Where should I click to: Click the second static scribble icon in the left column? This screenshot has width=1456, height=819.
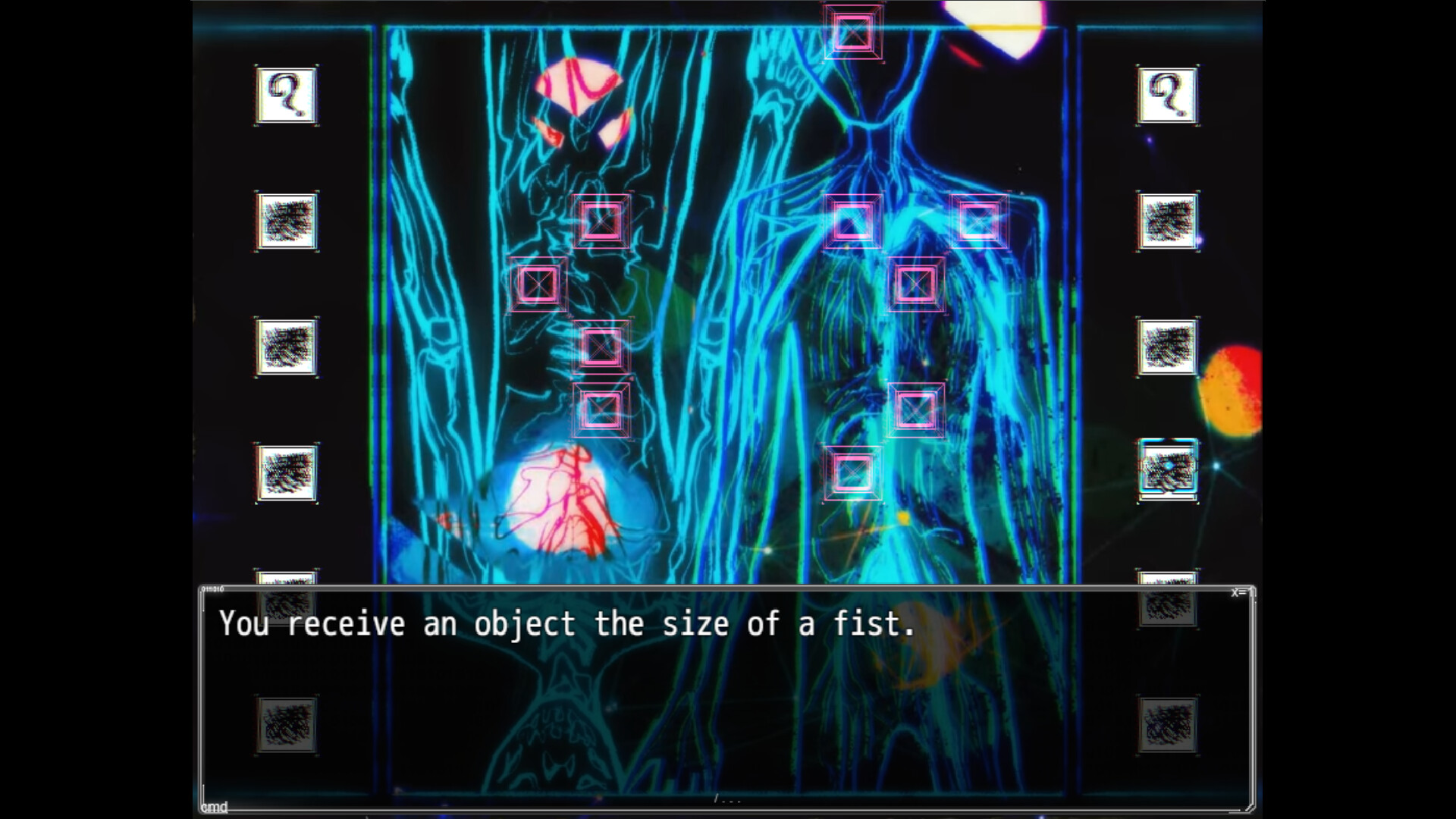click(287, 349)
